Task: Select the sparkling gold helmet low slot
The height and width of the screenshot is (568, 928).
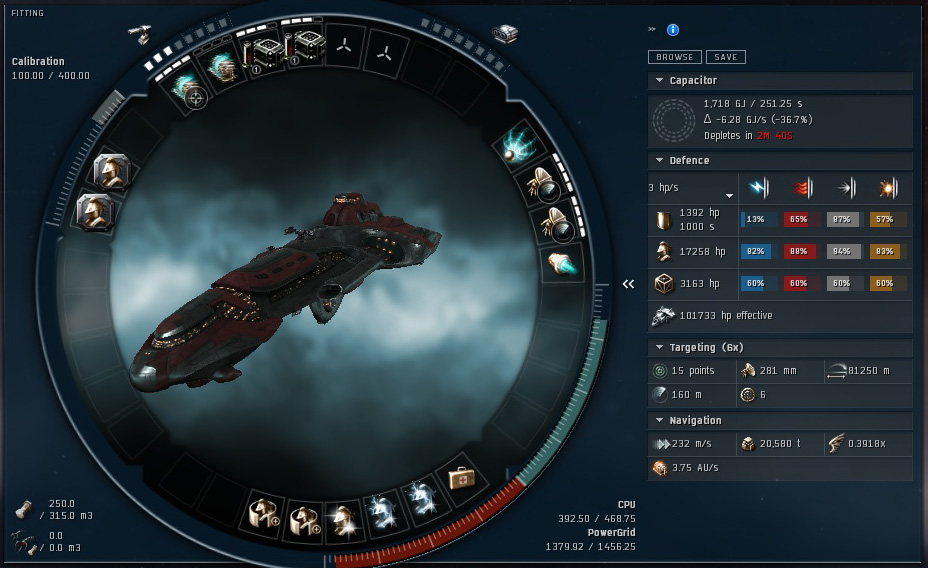Action: tap(343, 516)
